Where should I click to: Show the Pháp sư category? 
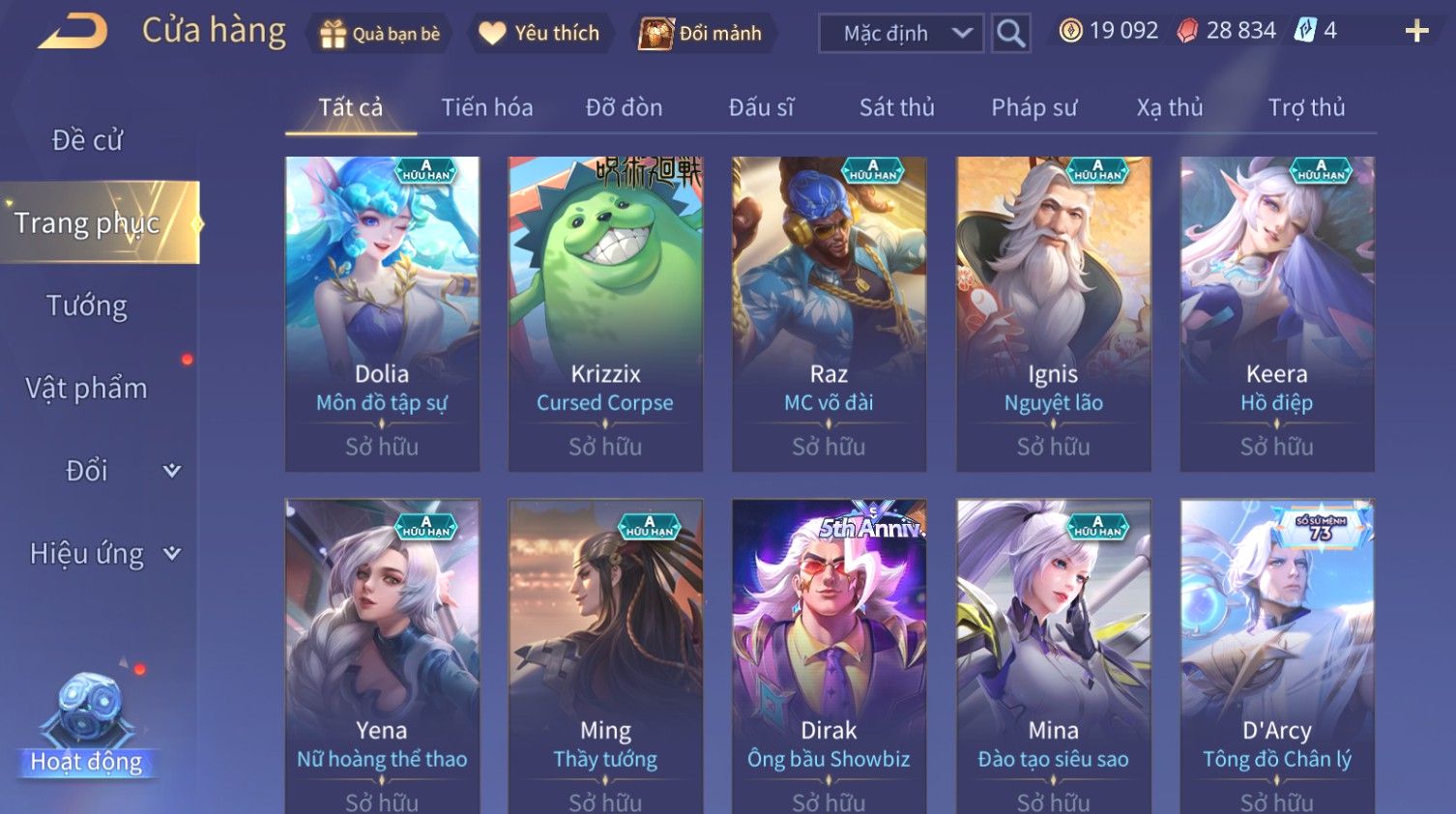[x=1034, y=107]
